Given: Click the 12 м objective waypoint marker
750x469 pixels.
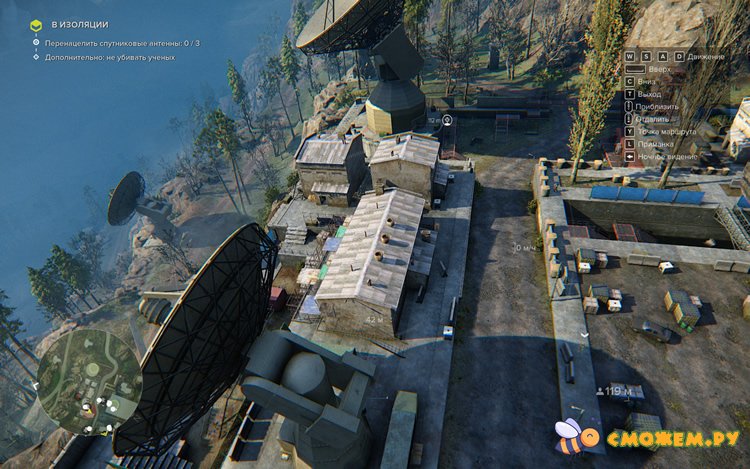Looking at the screenshot, I should tap(447, 120).
